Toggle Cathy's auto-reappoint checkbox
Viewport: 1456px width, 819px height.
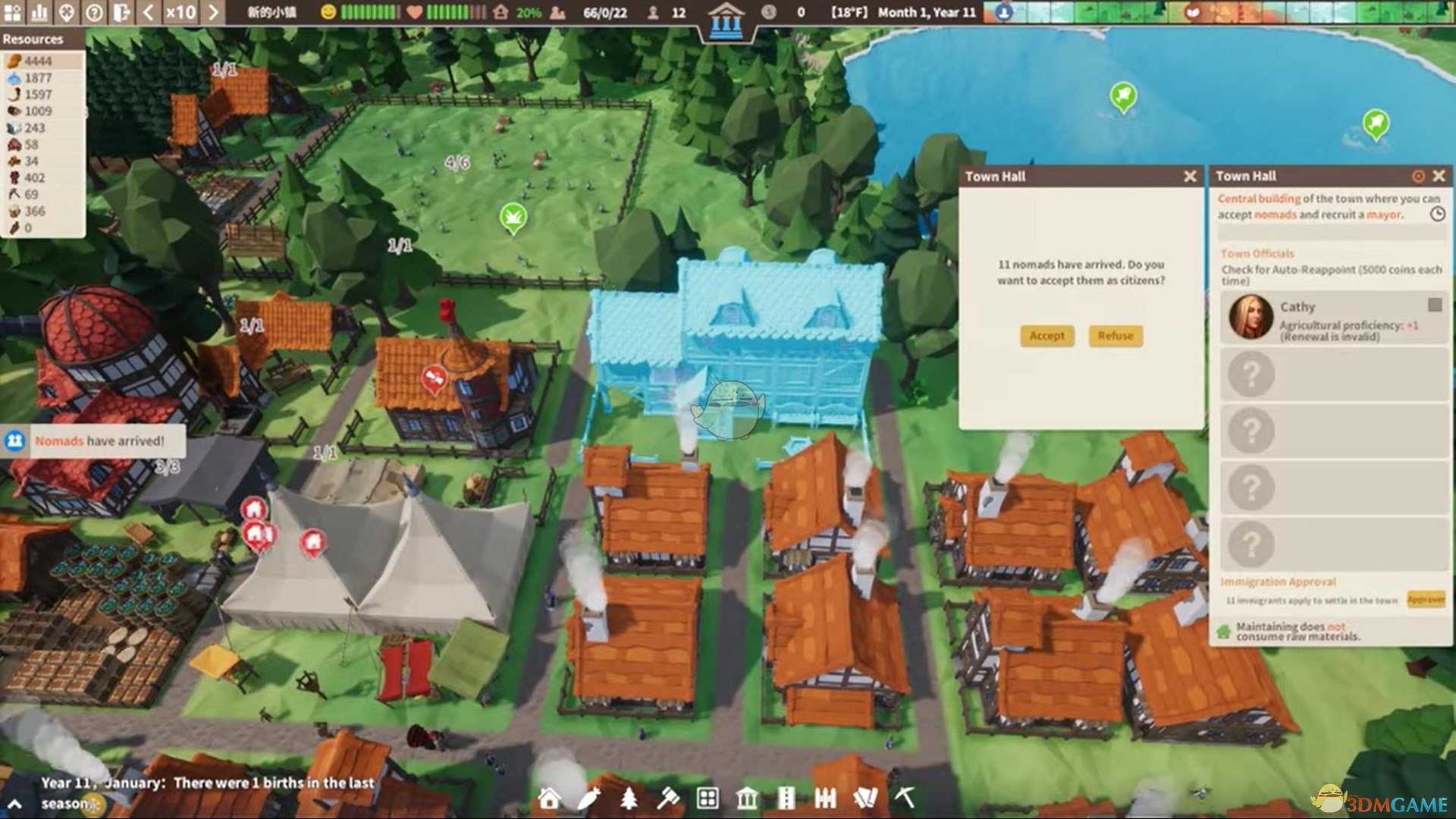[1434, 305]
